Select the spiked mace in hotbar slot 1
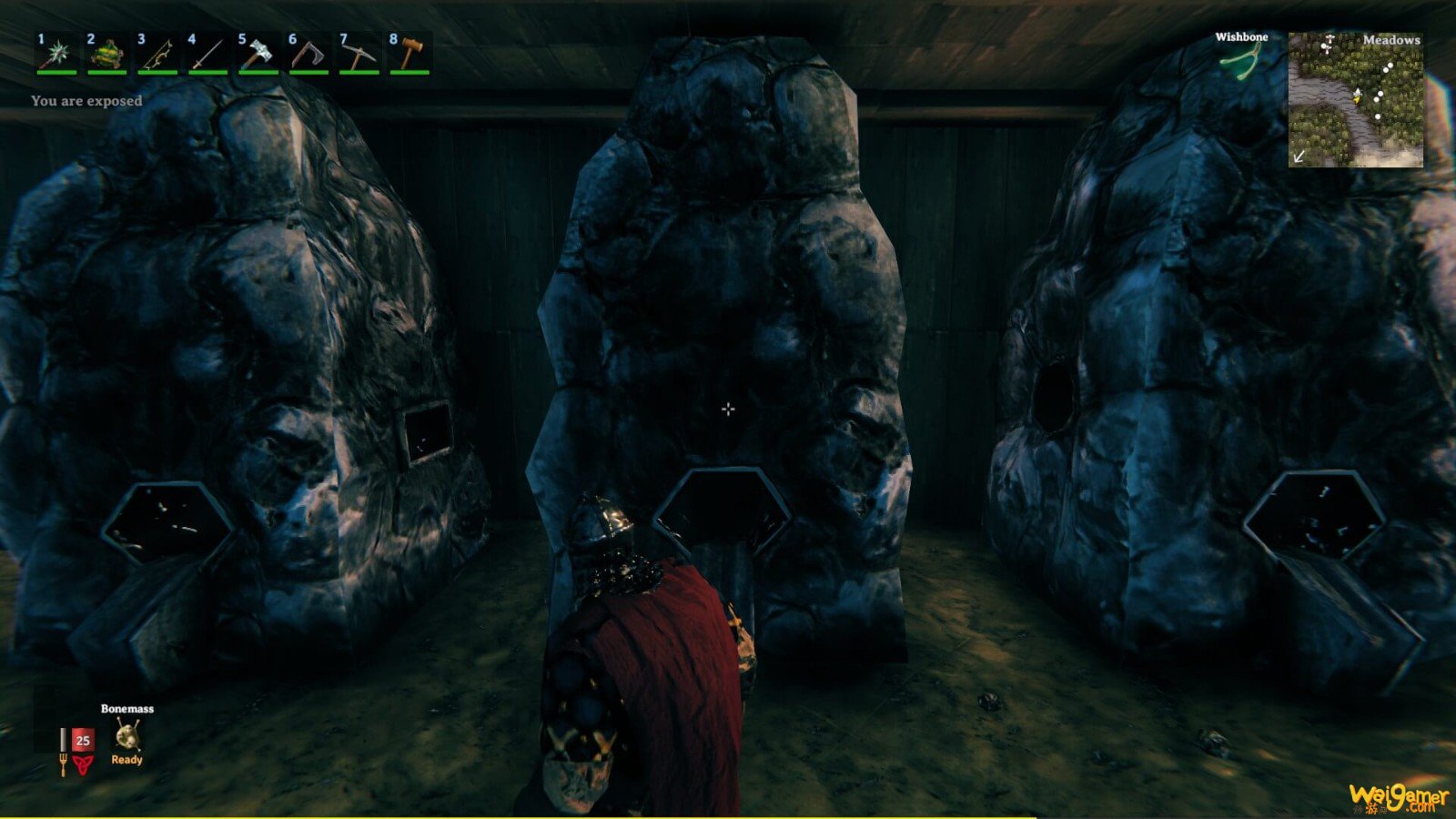 56,55
